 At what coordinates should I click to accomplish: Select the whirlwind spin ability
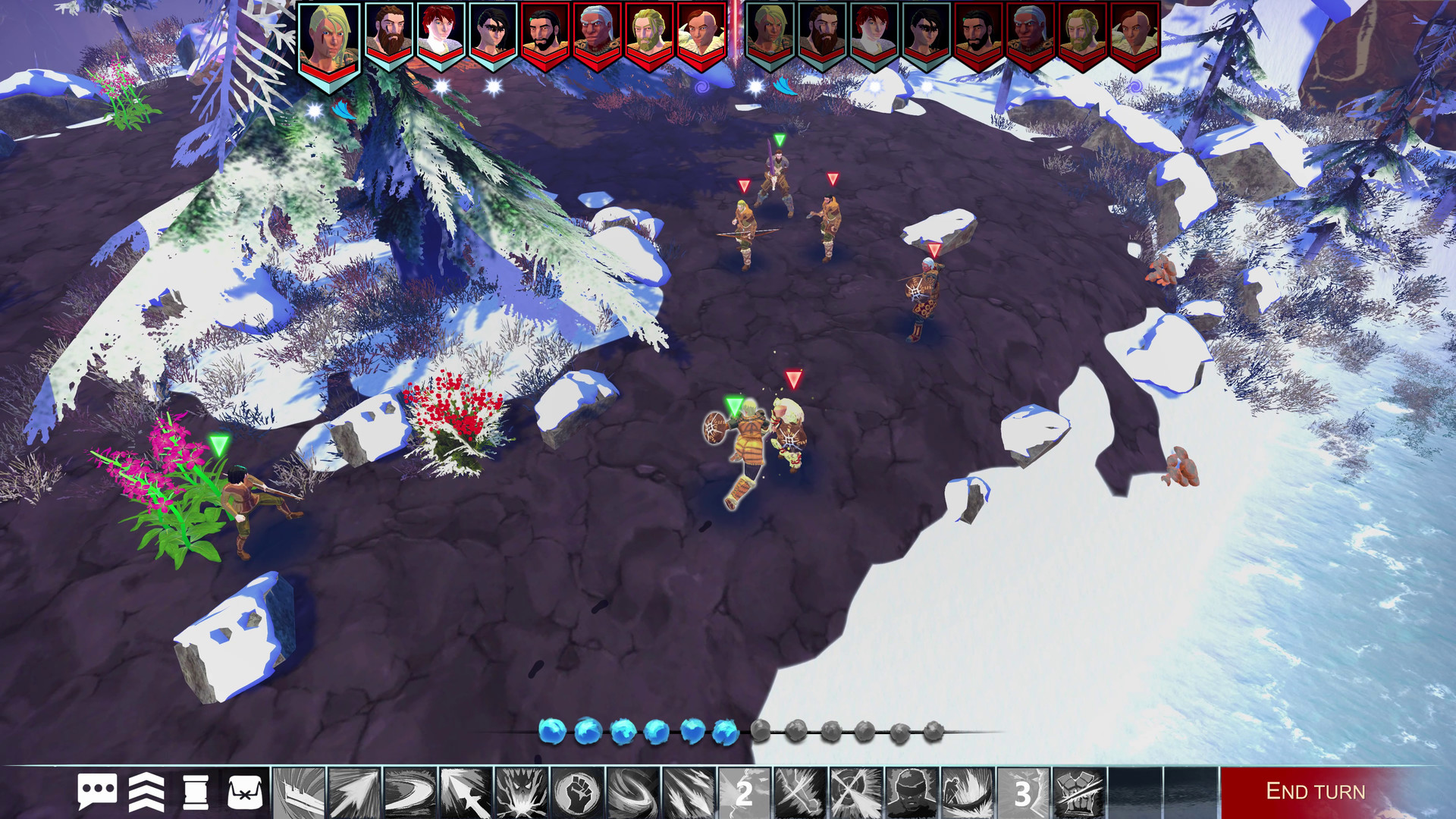tap(632, 793)
